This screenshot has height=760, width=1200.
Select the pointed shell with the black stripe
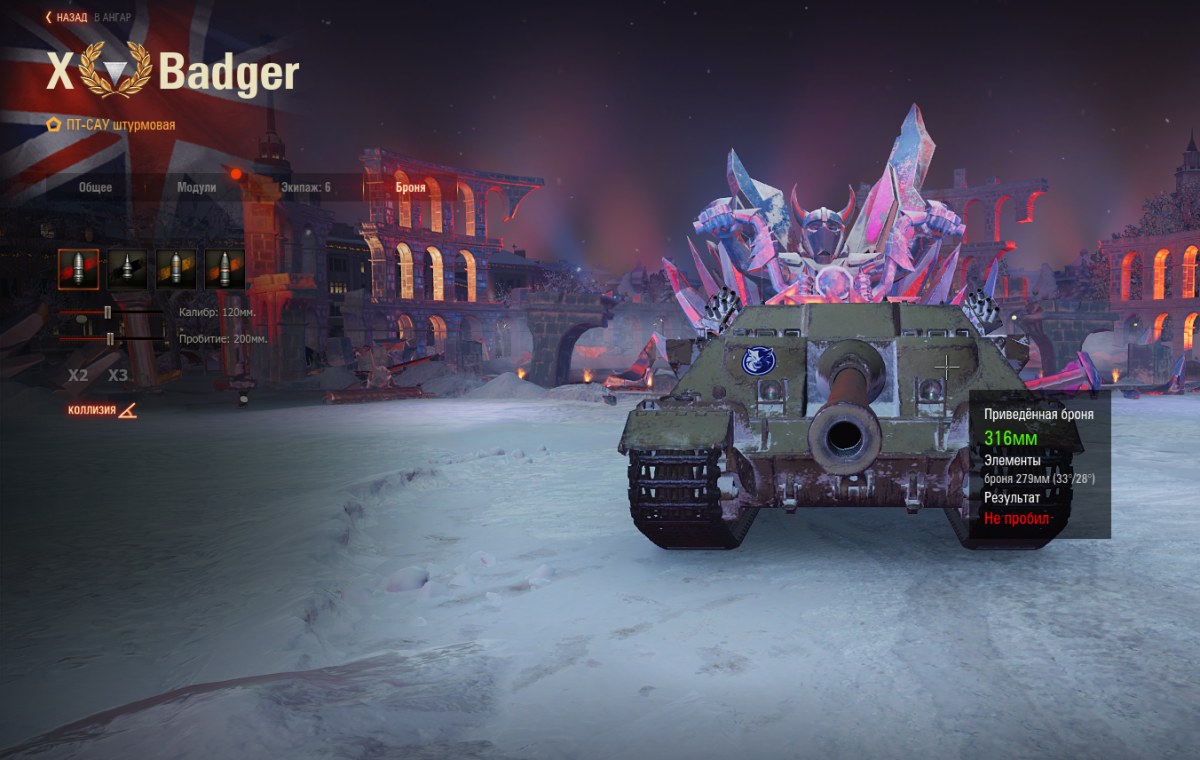(x=127, y=269)
